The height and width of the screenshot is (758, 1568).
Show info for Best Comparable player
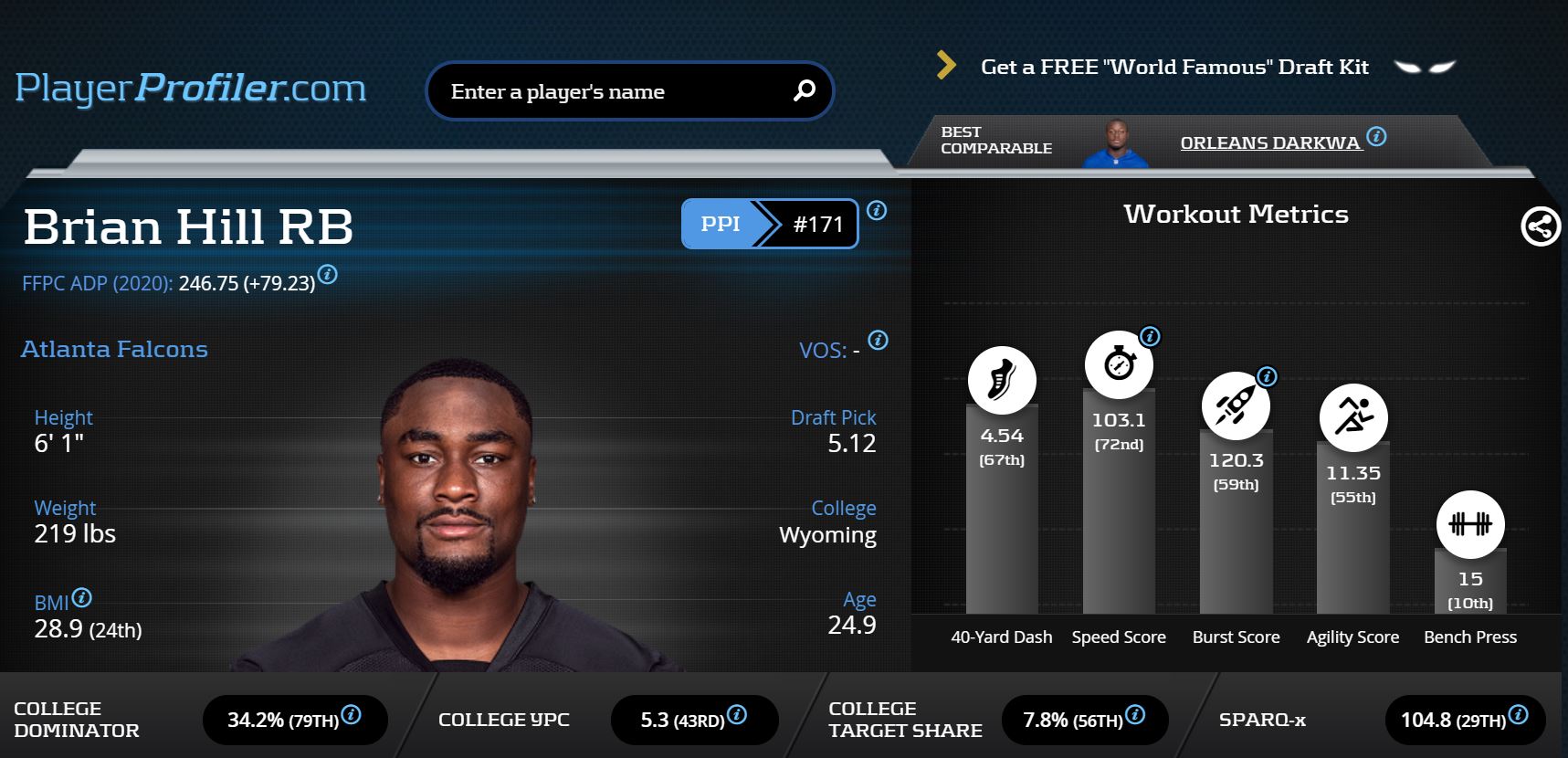[1376, 137]
